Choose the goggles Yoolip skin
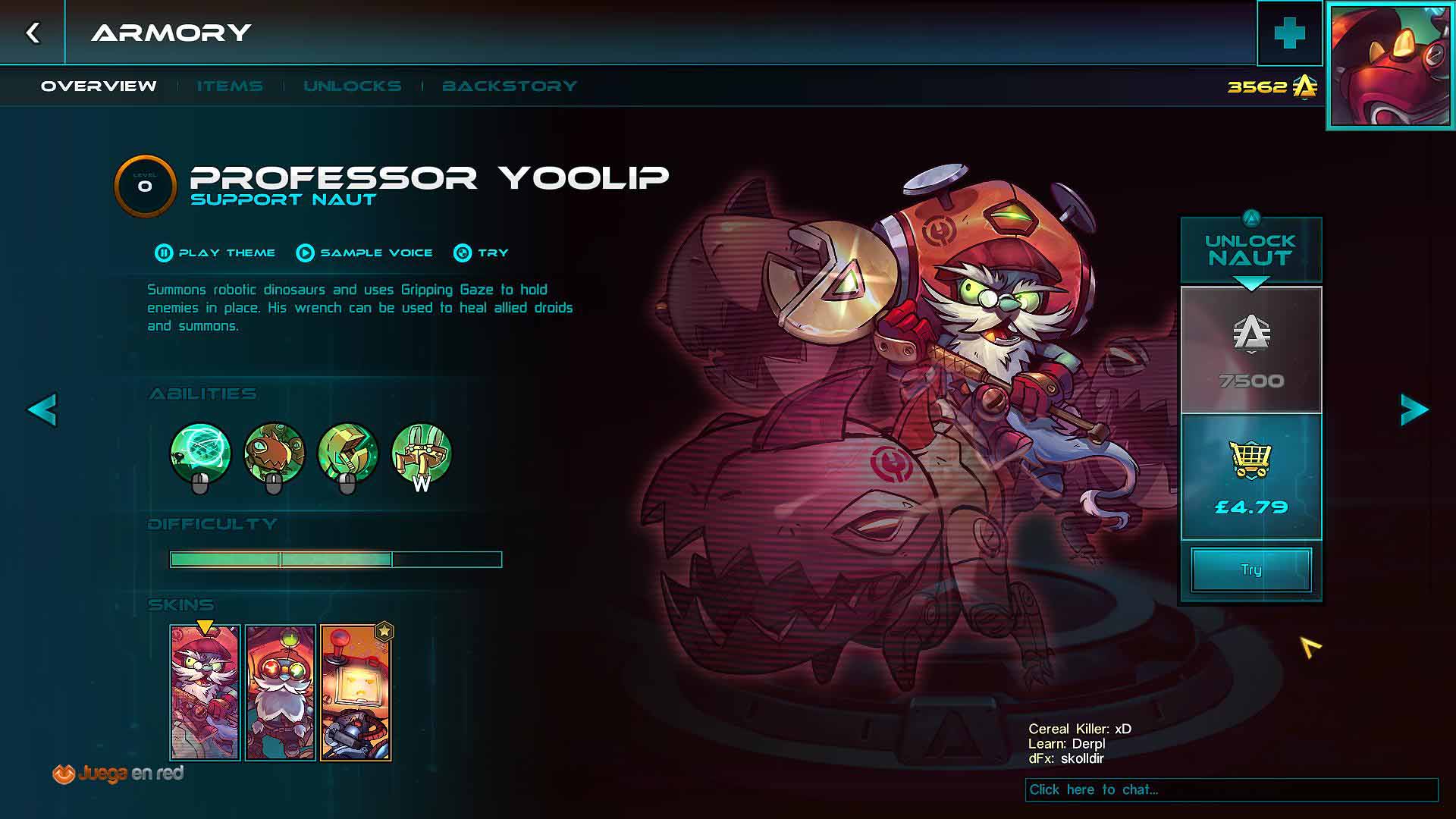 (280, 692)
